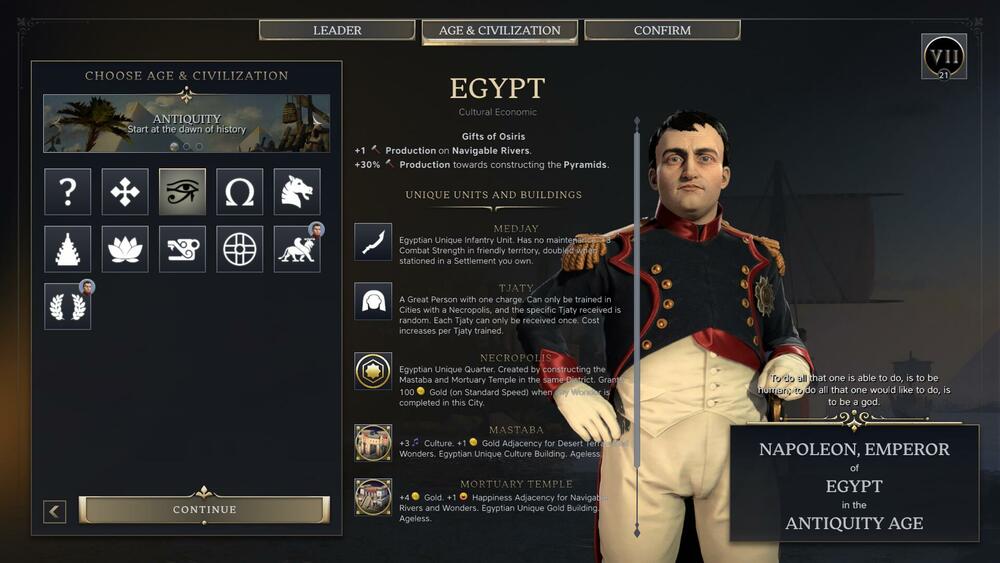The height and width of the screenshot is (563, 1000).
Task: Pick the Omega symbol civilization tile
Action: (x=240, y=192)
